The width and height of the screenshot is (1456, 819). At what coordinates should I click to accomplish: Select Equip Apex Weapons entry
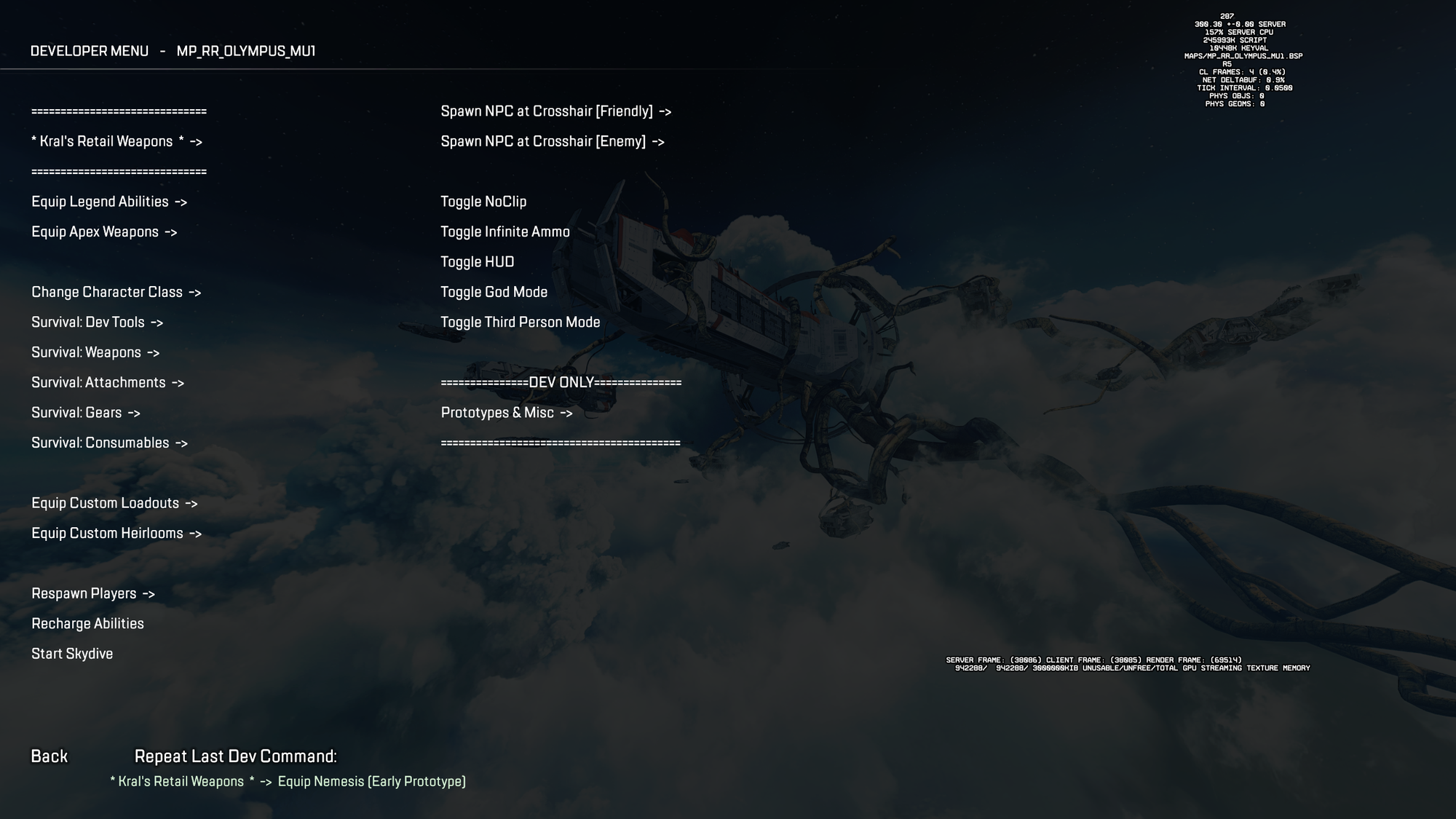click(x=104, y=232)
